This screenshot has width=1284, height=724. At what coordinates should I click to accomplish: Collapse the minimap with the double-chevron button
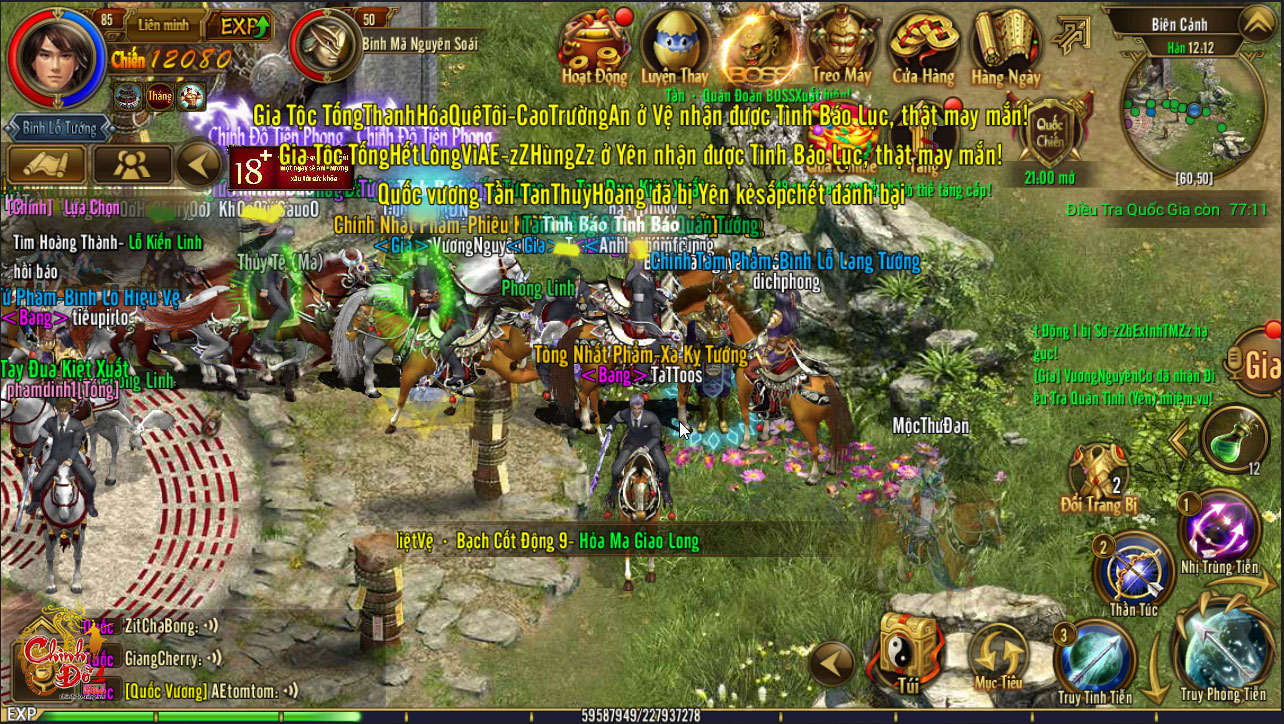click(1256, 22)
